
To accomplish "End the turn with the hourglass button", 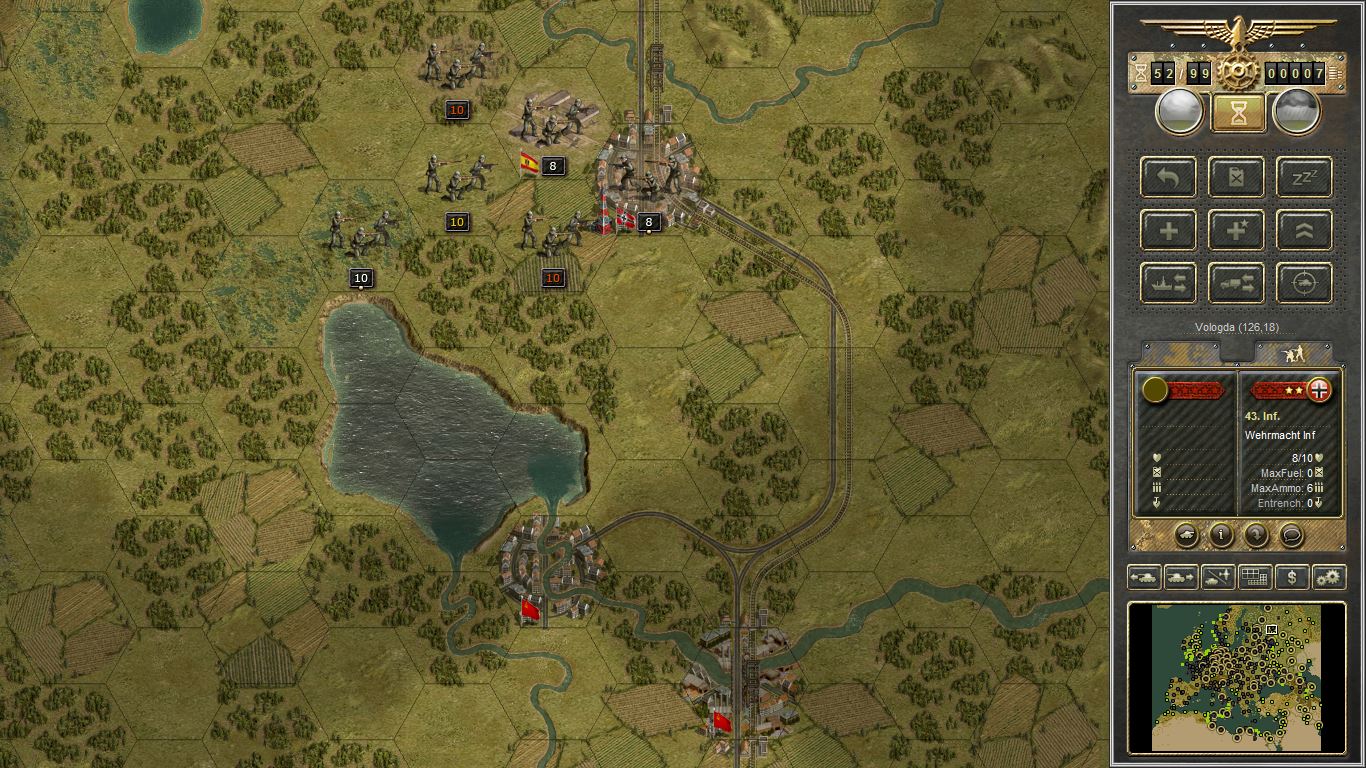I will 1238,112.
